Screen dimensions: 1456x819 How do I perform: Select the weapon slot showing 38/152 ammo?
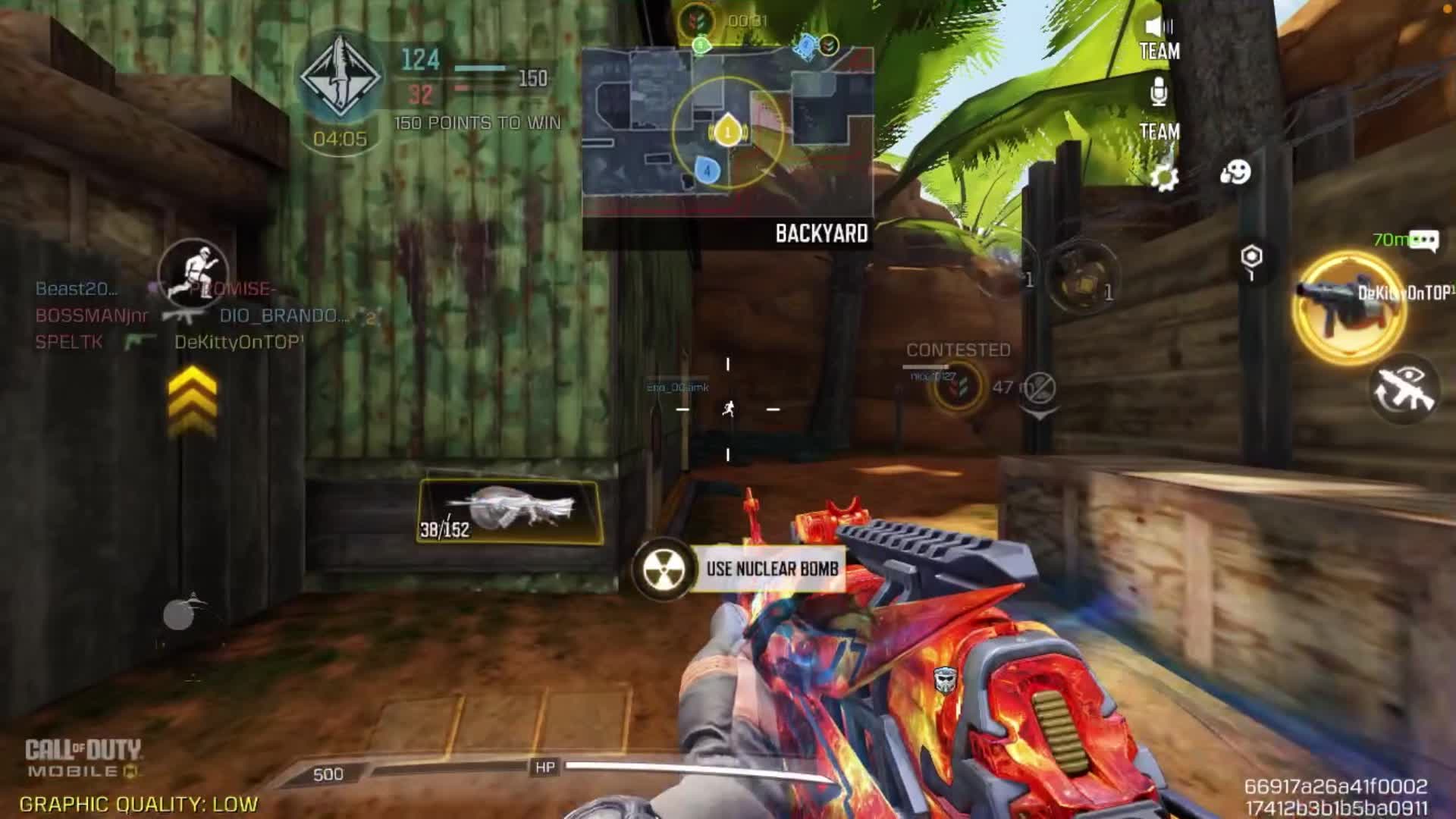coord(510,511)
